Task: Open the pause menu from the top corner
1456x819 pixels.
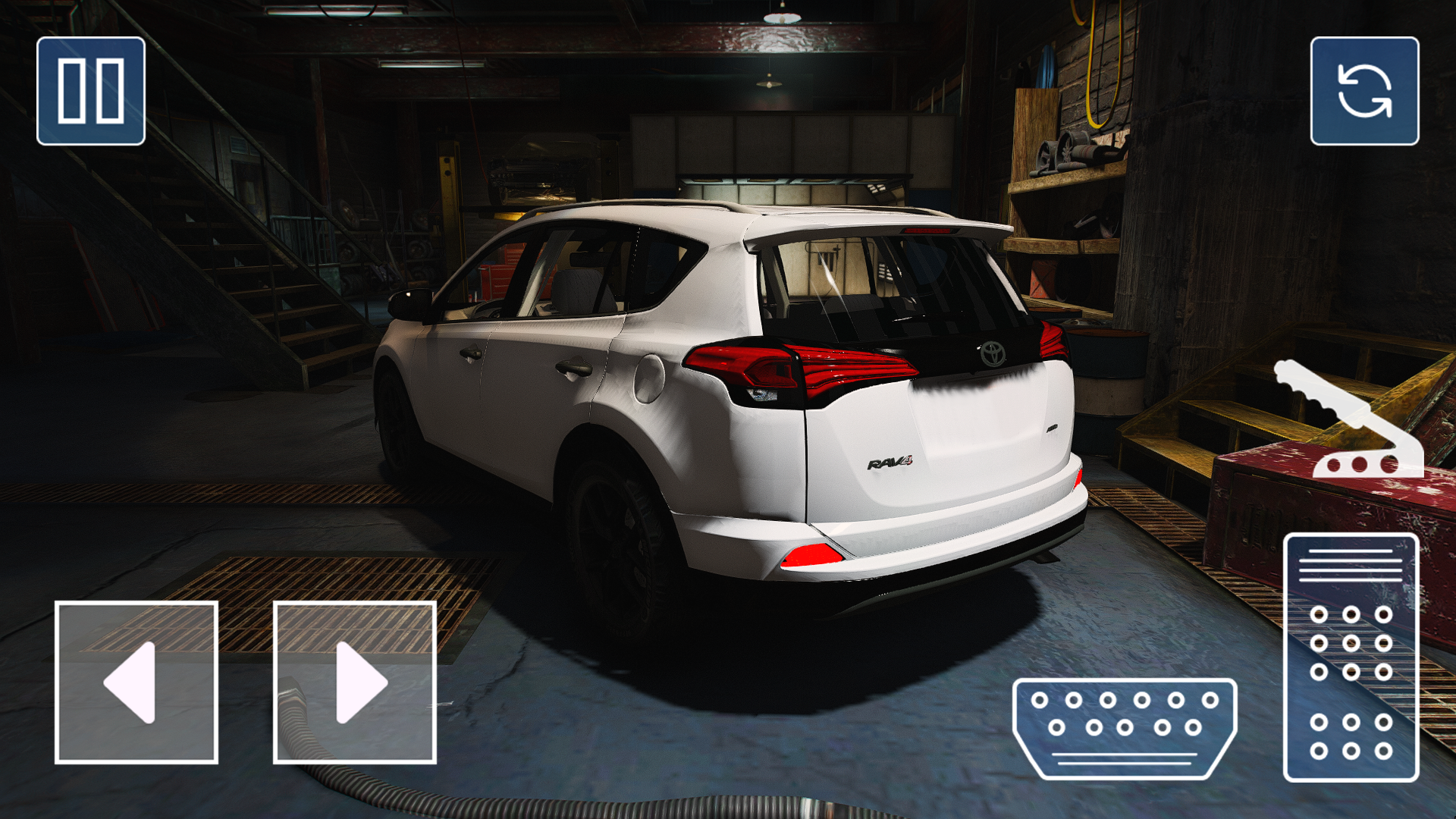Action: 89,89
